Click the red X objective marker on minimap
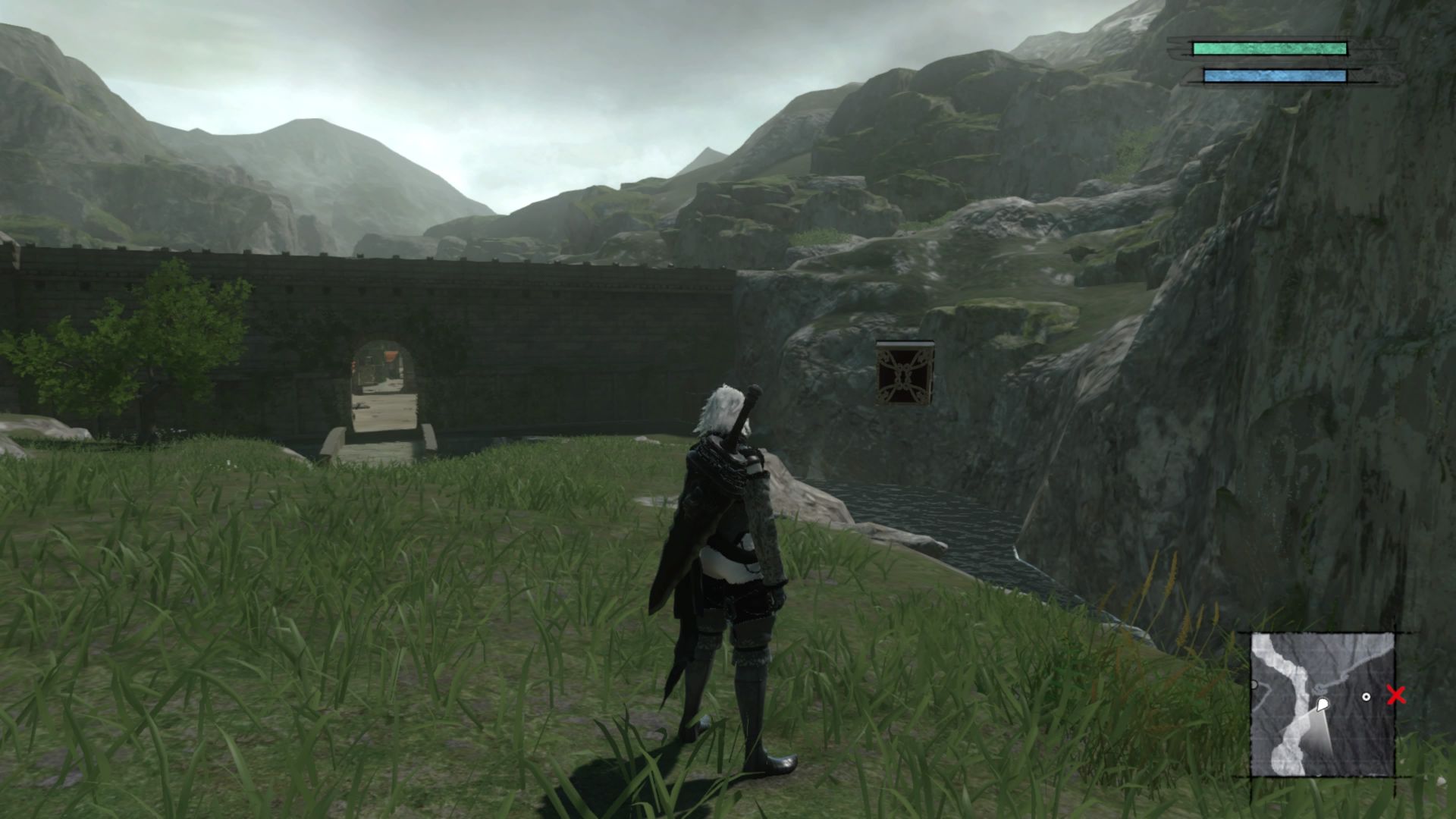This screenshot has height=819, width=1456. [x=1396, y=695]
